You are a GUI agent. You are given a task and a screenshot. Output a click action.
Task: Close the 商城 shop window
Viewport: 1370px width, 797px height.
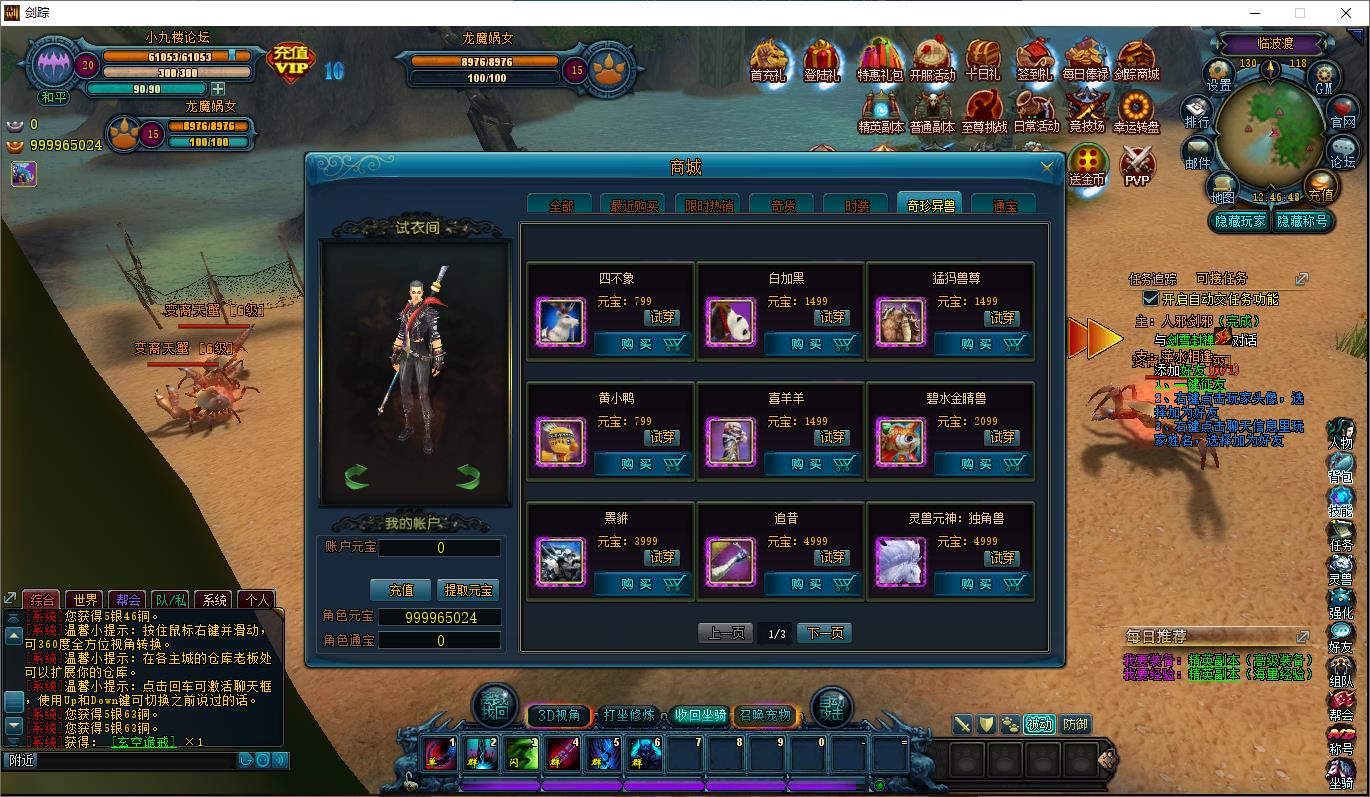pyautogui.click(x=1047, y=168)
